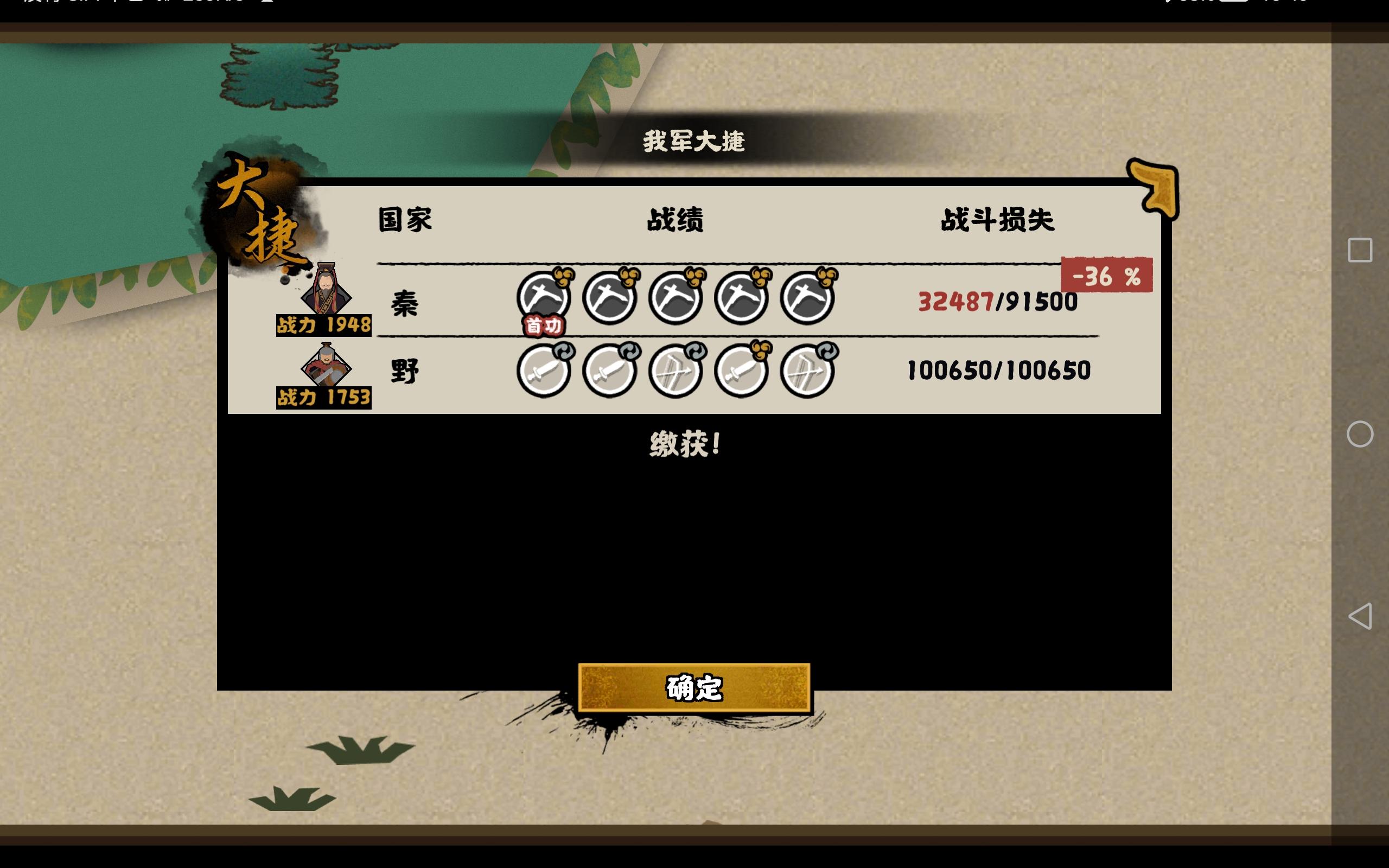
Task: Click the 战力 1948 power badge
Action: coord(323,325)
